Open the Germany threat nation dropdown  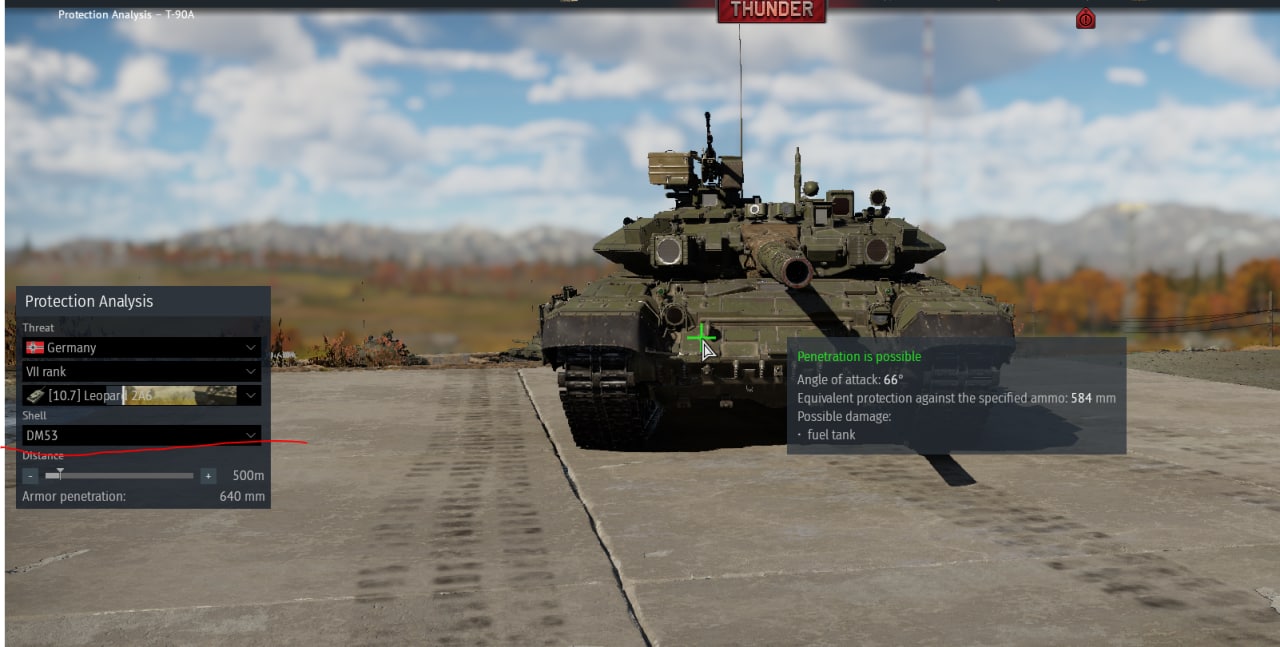click(x=141, y=347)
